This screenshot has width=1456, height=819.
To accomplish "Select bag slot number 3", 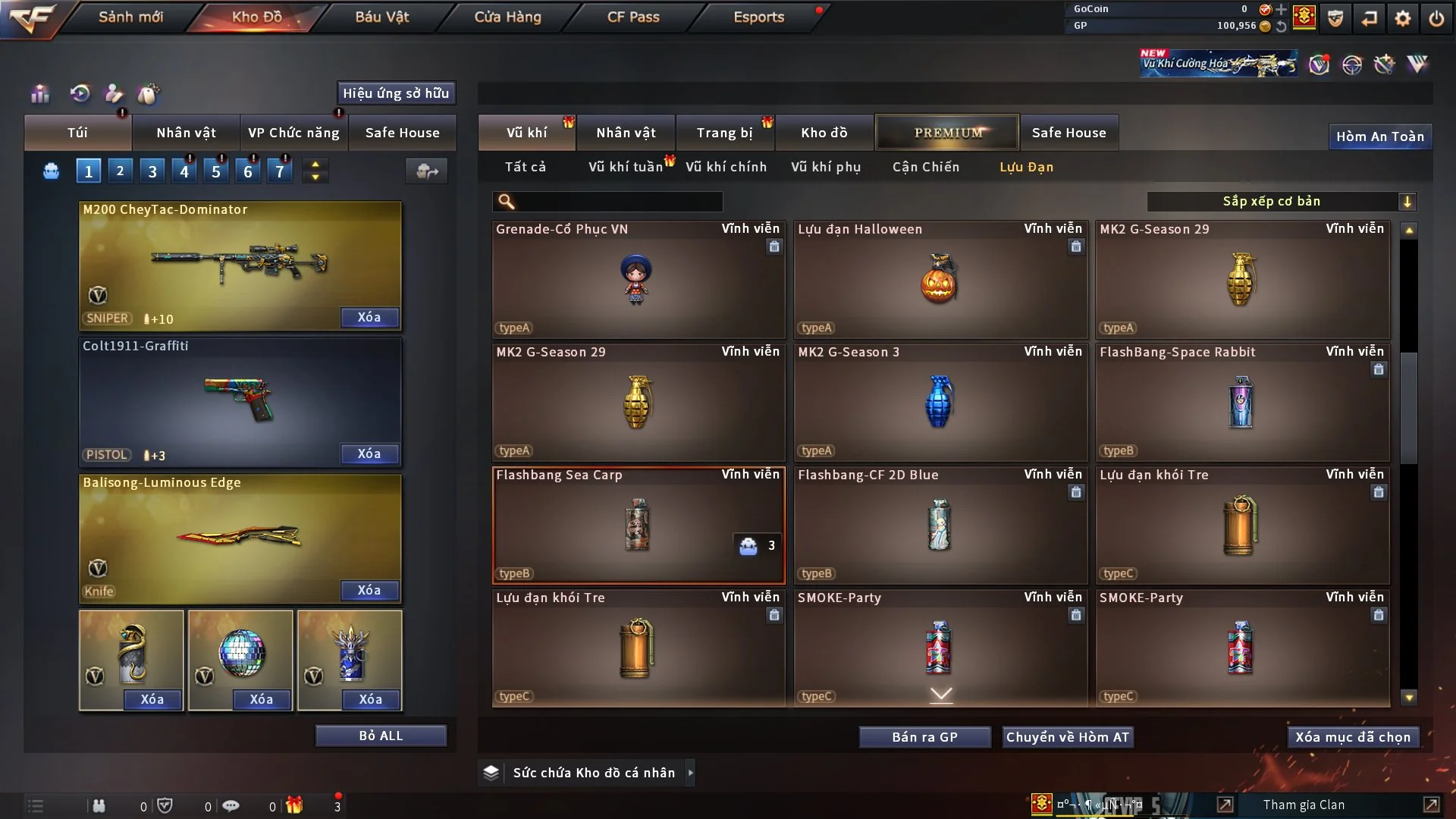I will coord(152,171).
